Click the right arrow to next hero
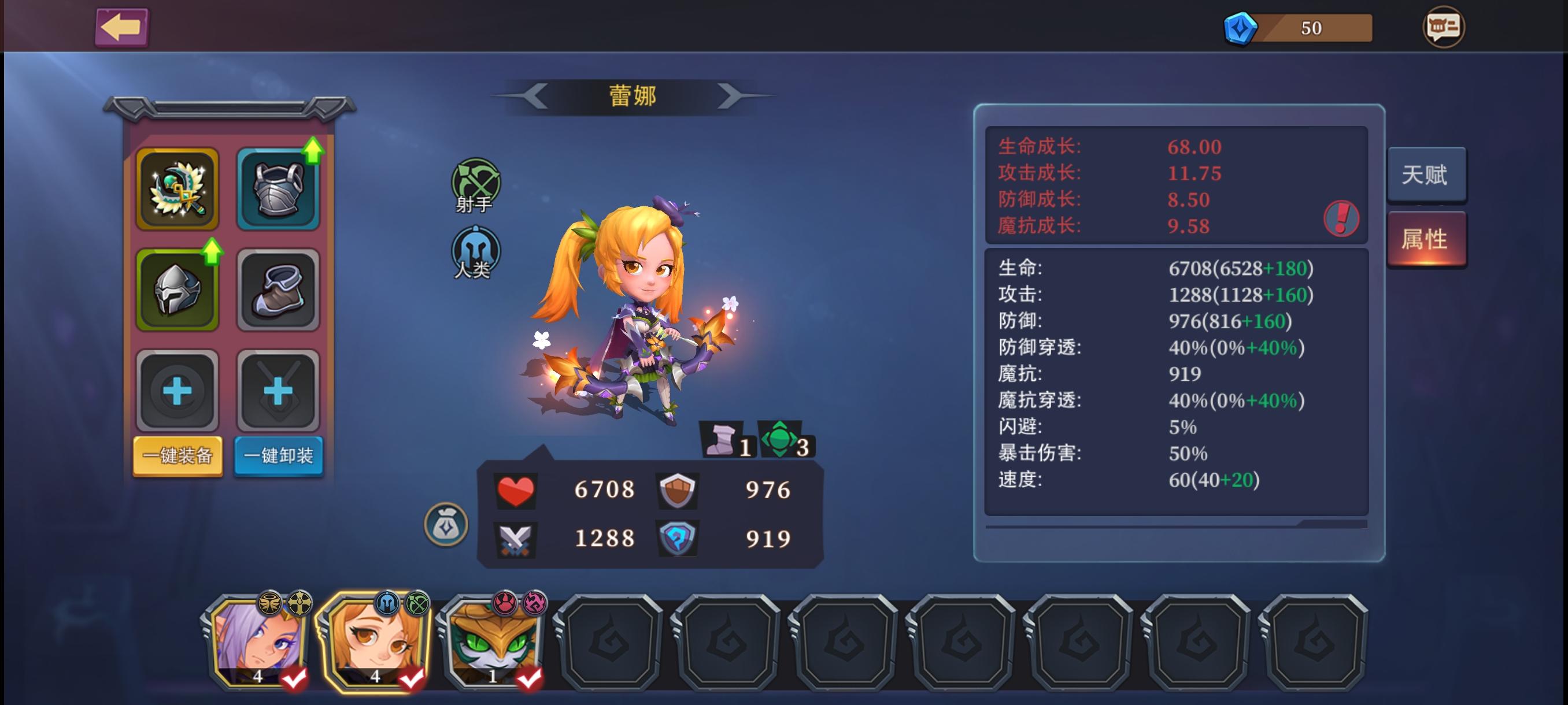Image resolution: width=1568 pixels, height=705 pixels. 734,96
